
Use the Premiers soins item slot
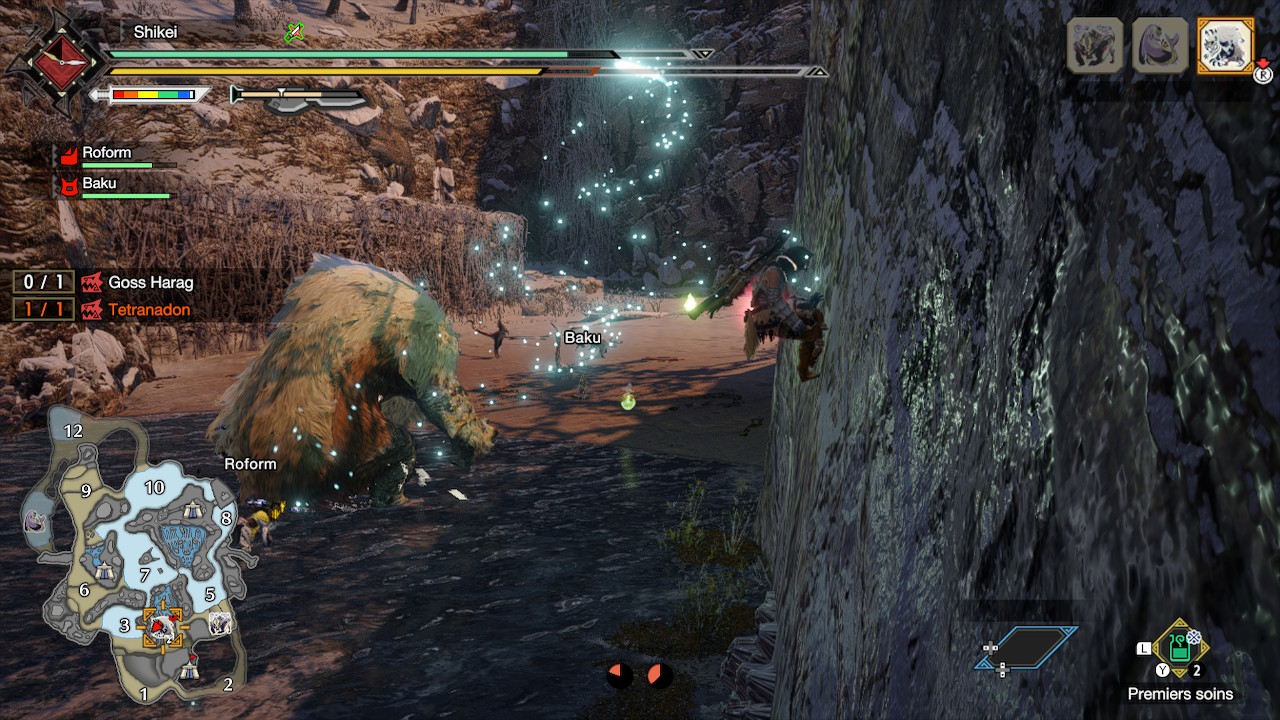pos(1180,648)
